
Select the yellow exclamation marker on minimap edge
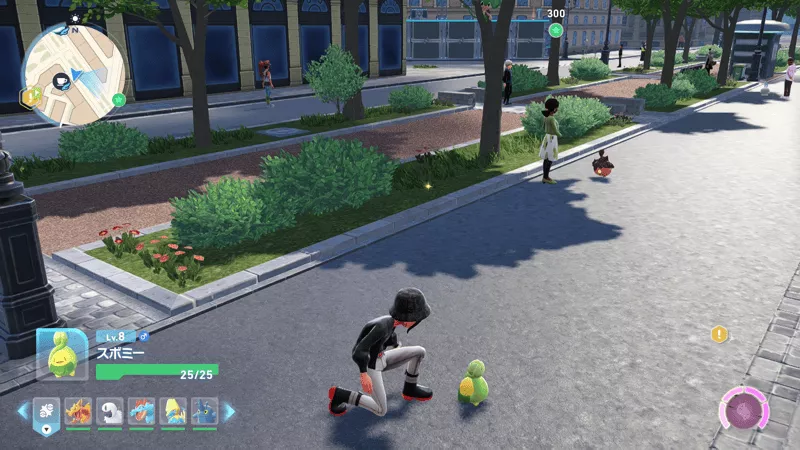tap(31, 96)
